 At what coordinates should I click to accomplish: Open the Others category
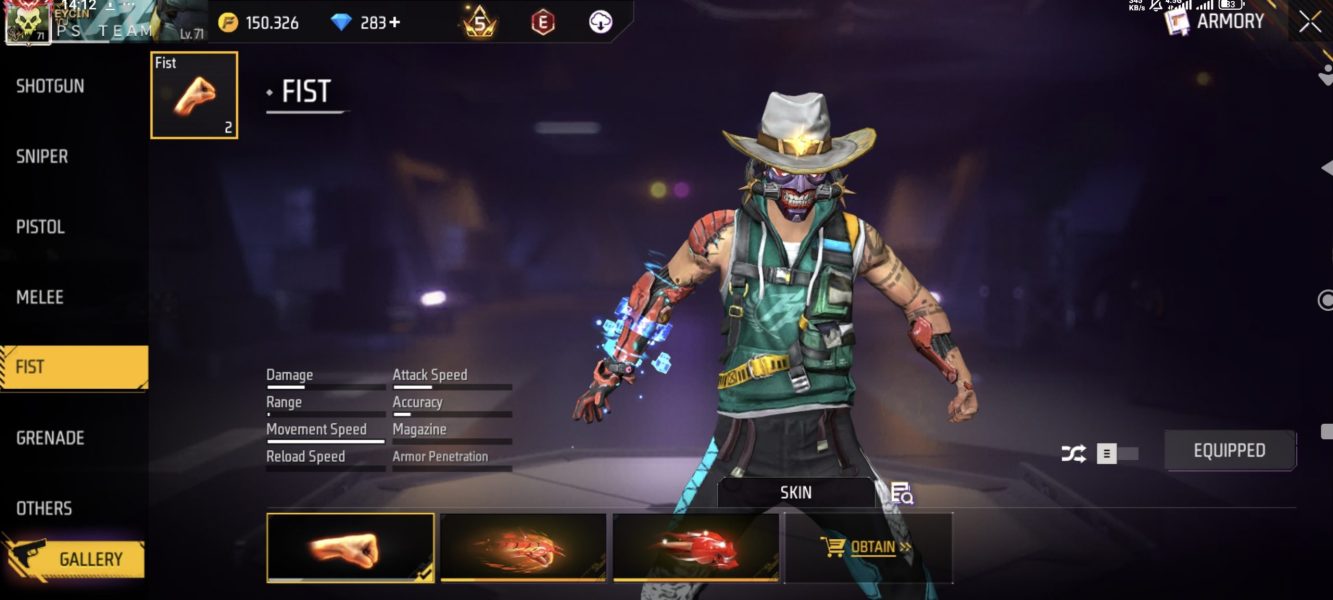pos(44,508)
